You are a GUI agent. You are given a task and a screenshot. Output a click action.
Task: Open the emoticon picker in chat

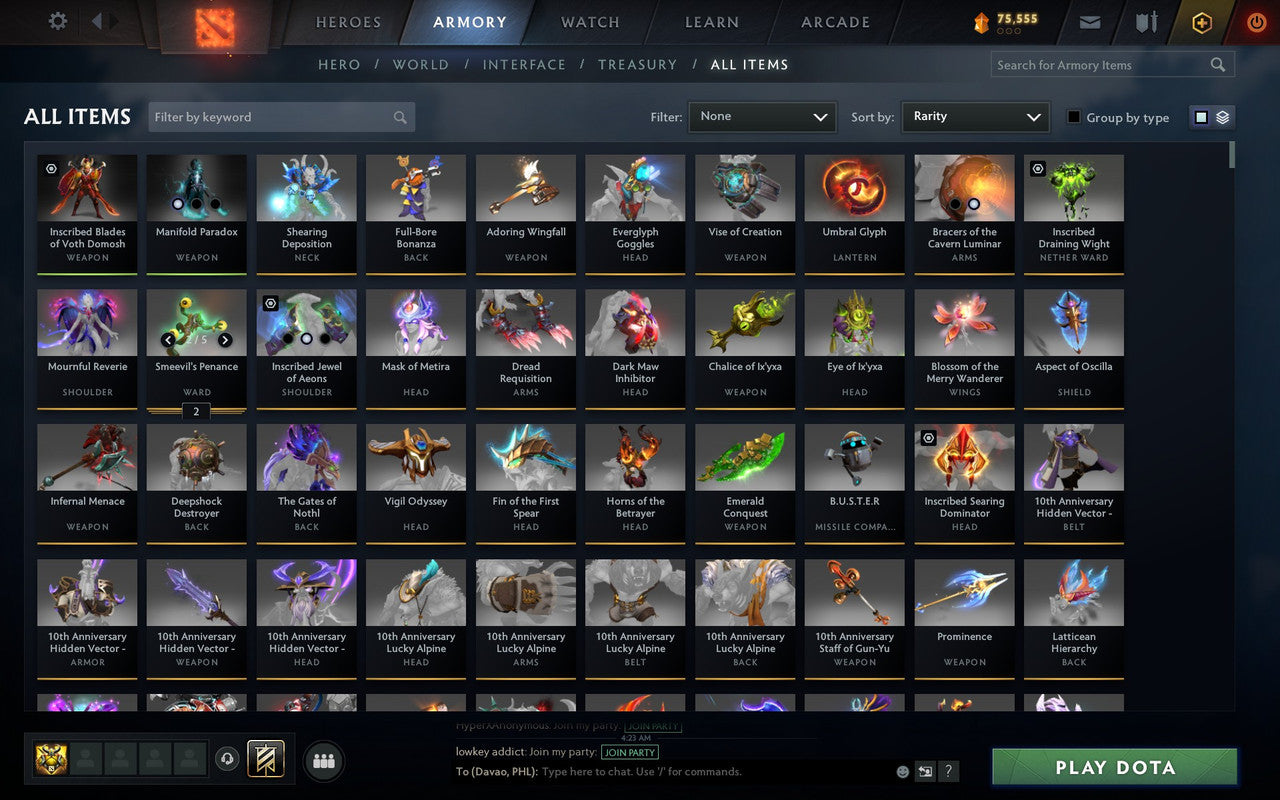click(x=901, y=771)
